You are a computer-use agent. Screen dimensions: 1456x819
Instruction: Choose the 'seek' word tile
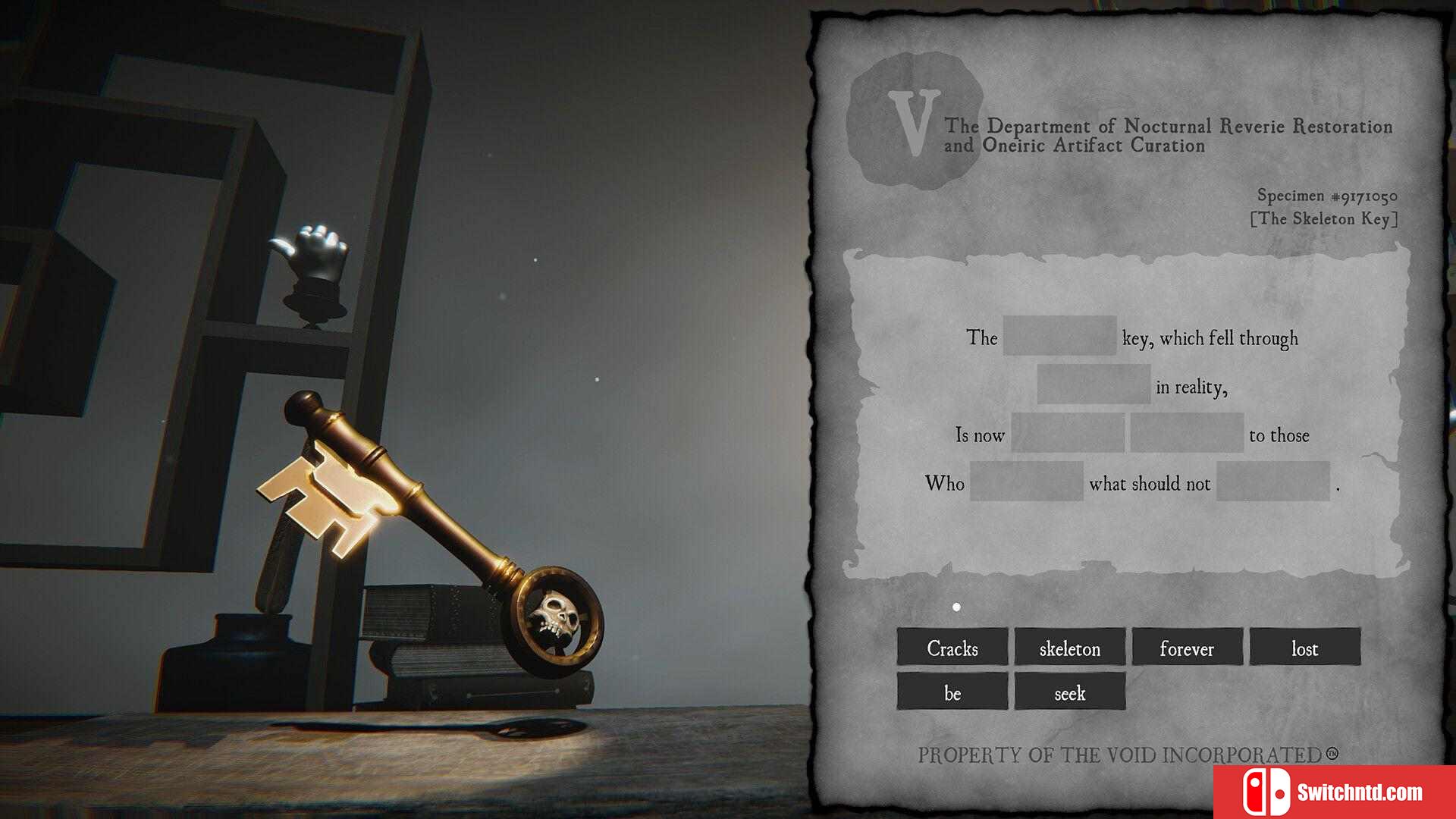coord(1069,692)
